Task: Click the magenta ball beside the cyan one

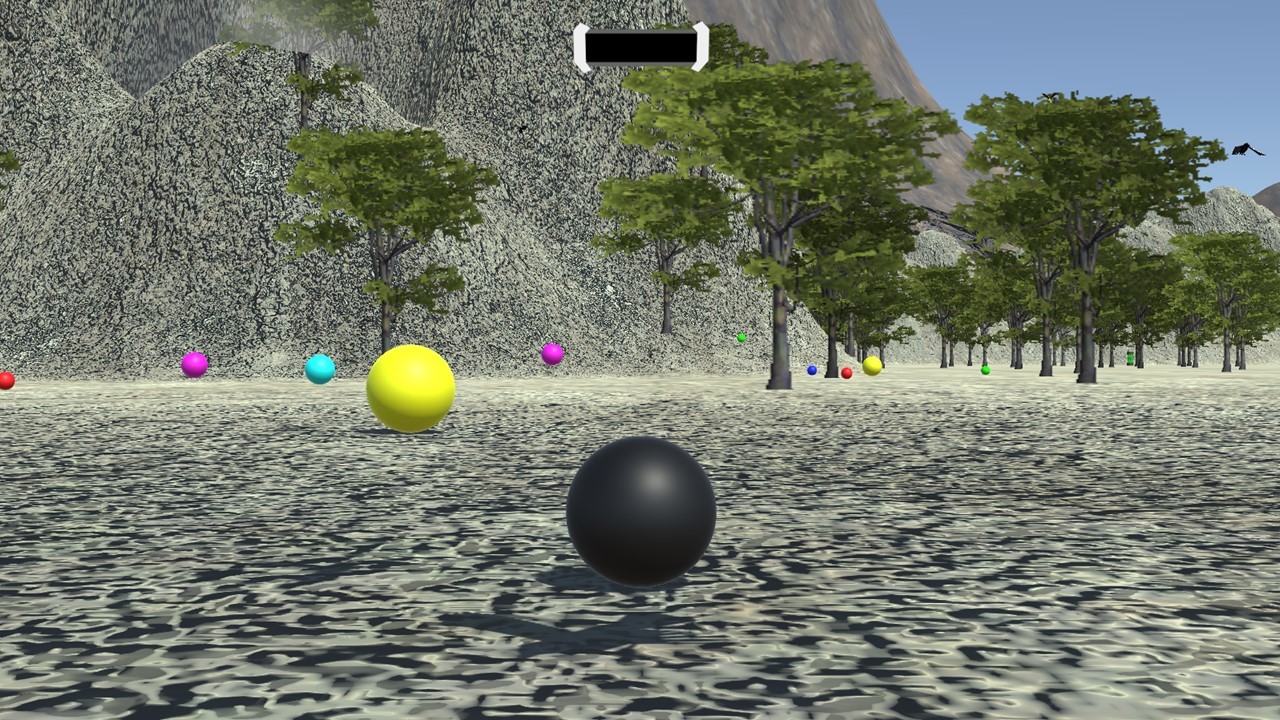Action: (196, 365)
